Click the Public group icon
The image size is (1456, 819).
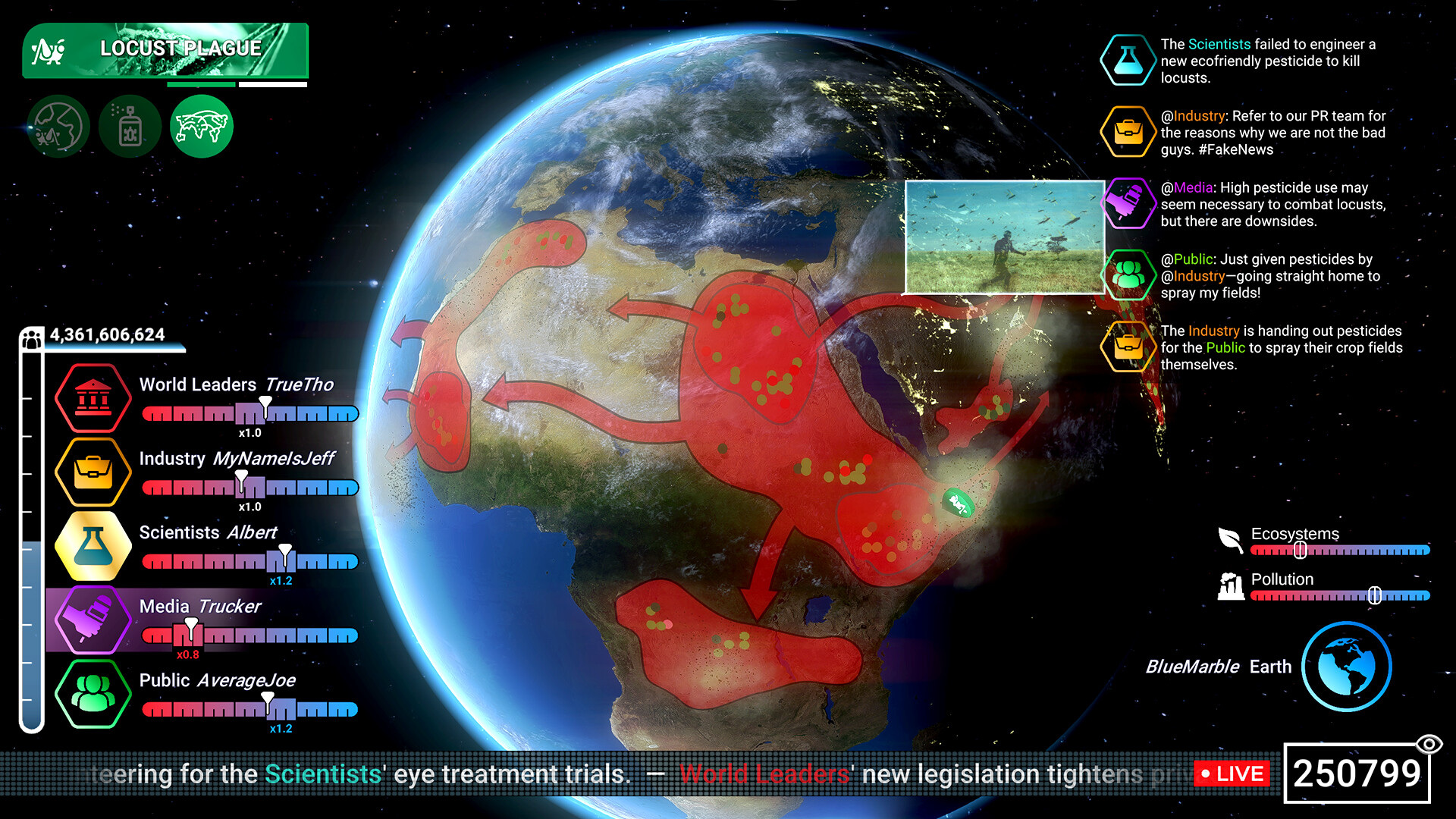coord(93,693)
